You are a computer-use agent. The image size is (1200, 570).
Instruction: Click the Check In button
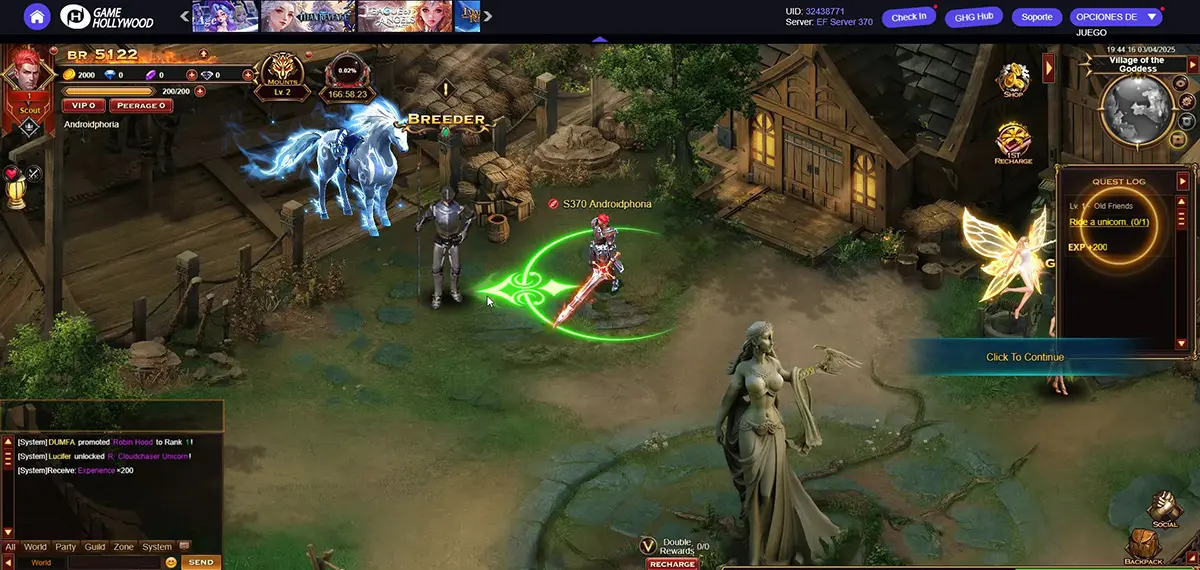[x=908, y=17]
